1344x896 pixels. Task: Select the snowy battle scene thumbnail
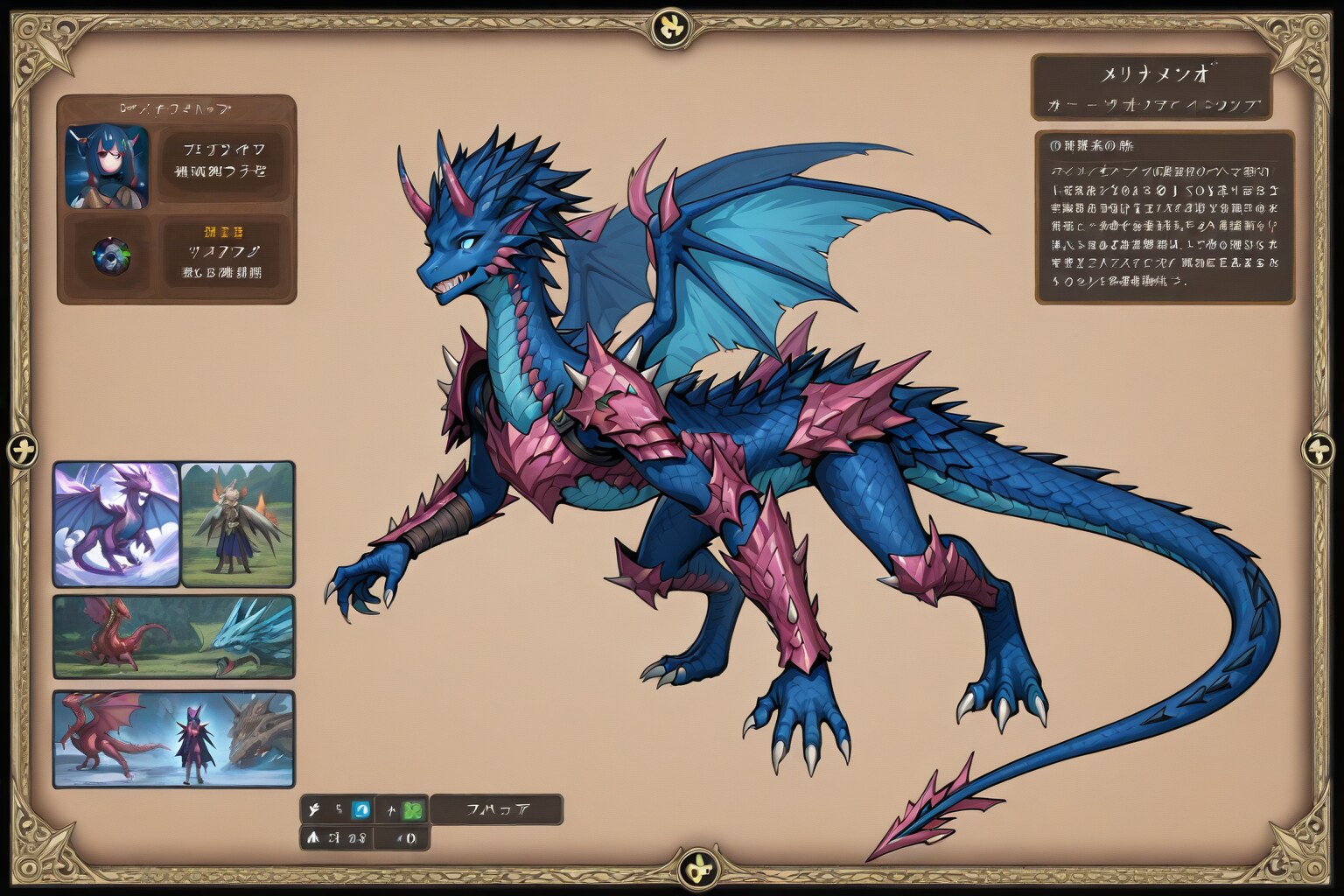173,738
